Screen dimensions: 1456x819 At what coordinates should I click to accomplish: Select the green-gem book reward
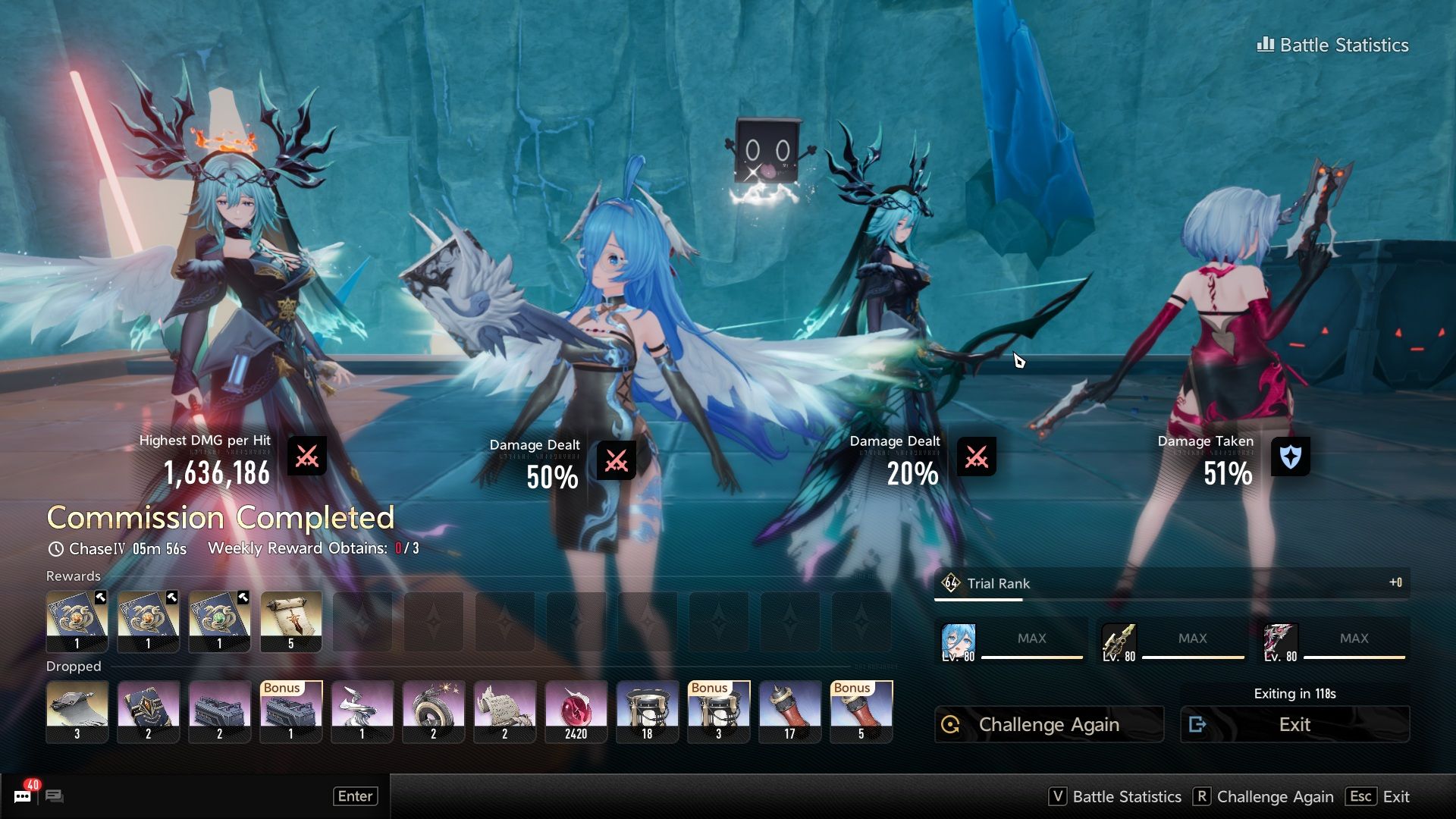pyautogui.click(x=220, y=622)
